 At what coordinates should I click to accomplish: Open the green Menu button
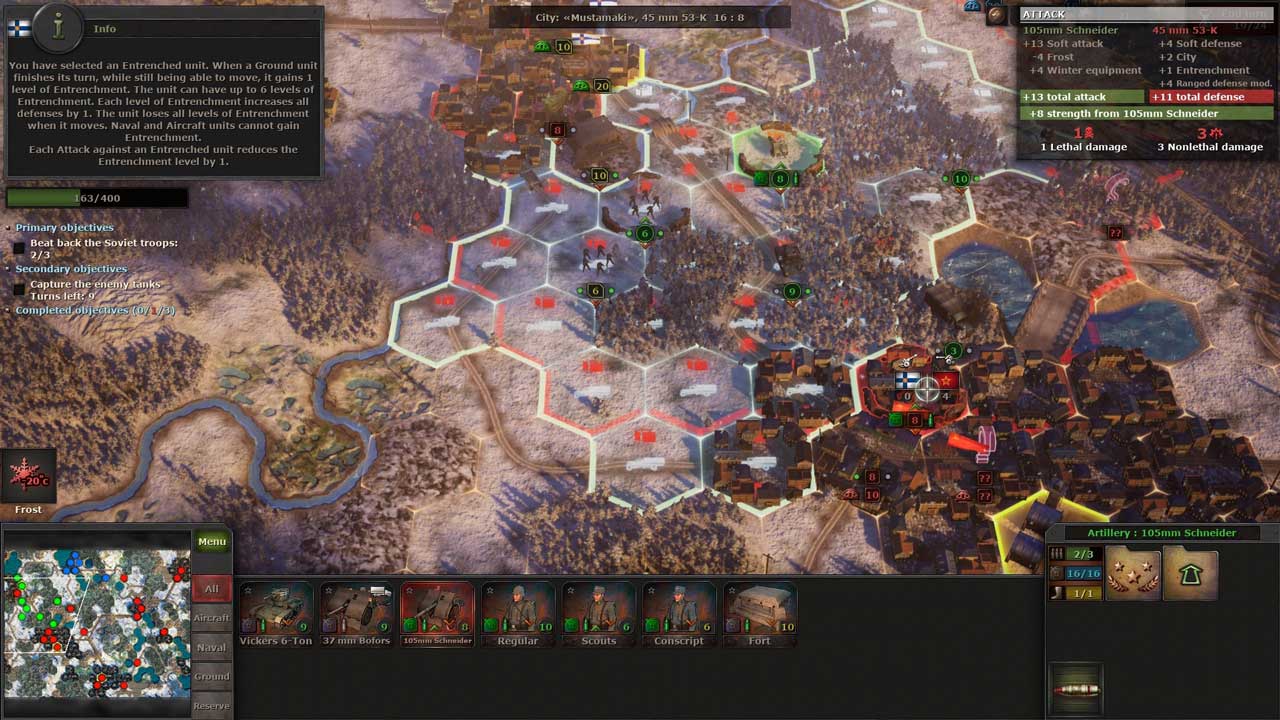[212, 542]
